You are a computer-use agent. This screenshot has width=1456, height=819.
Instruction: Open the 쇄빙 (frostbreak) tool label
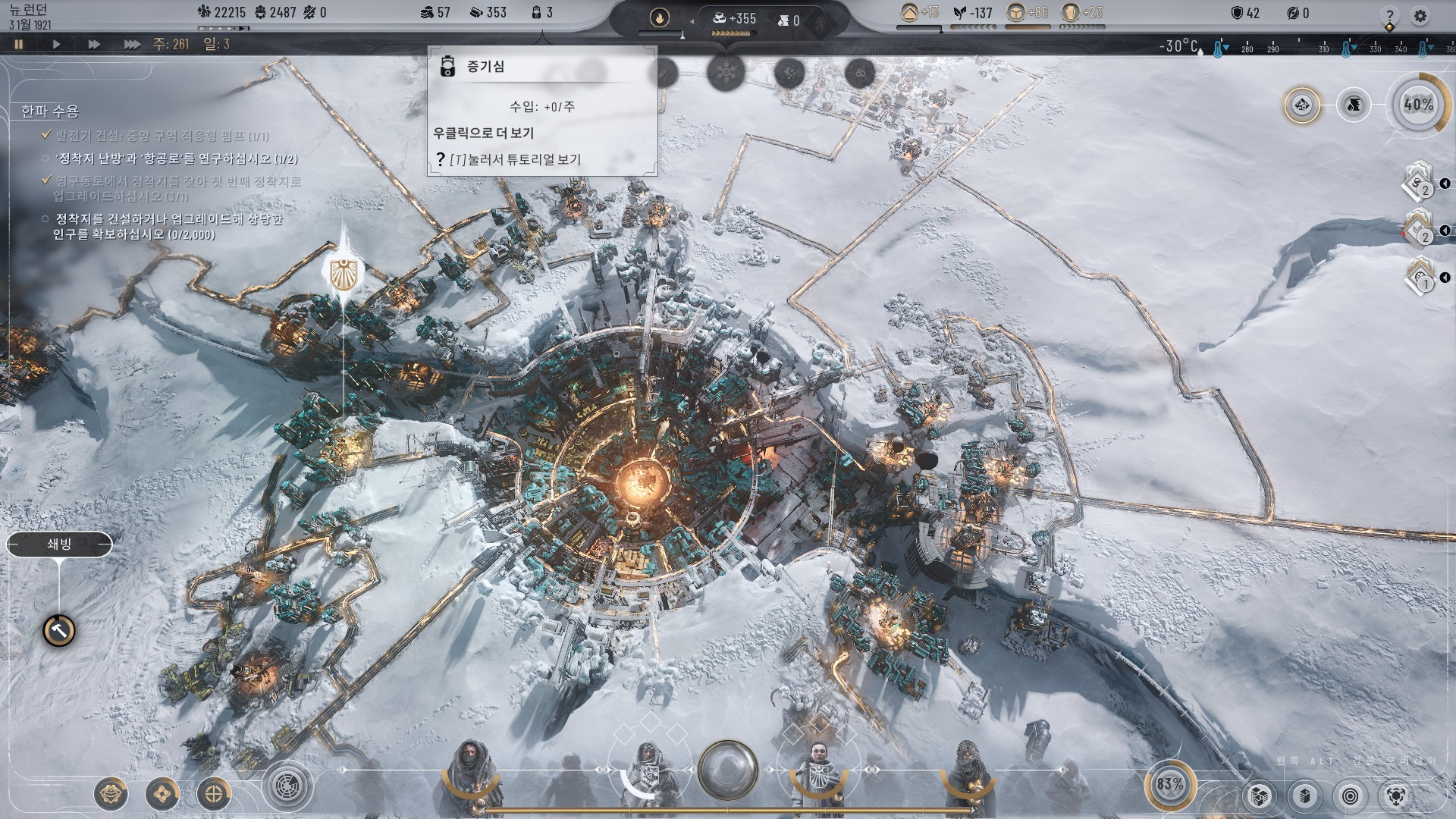pyautogui.click(x=59, y=544)
